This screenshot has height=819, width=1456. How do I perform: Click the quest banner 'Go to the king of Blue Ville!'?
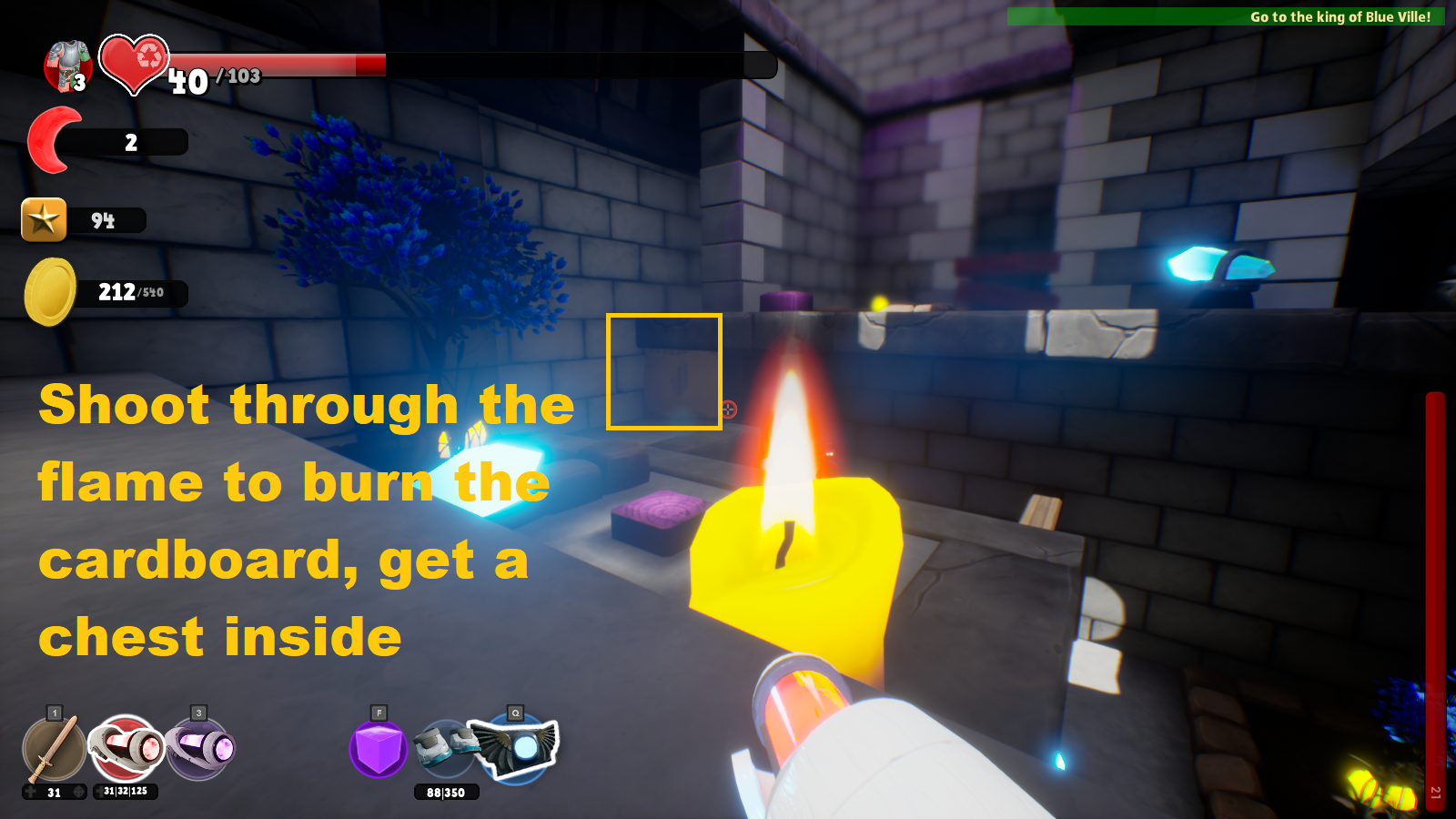1338,15
